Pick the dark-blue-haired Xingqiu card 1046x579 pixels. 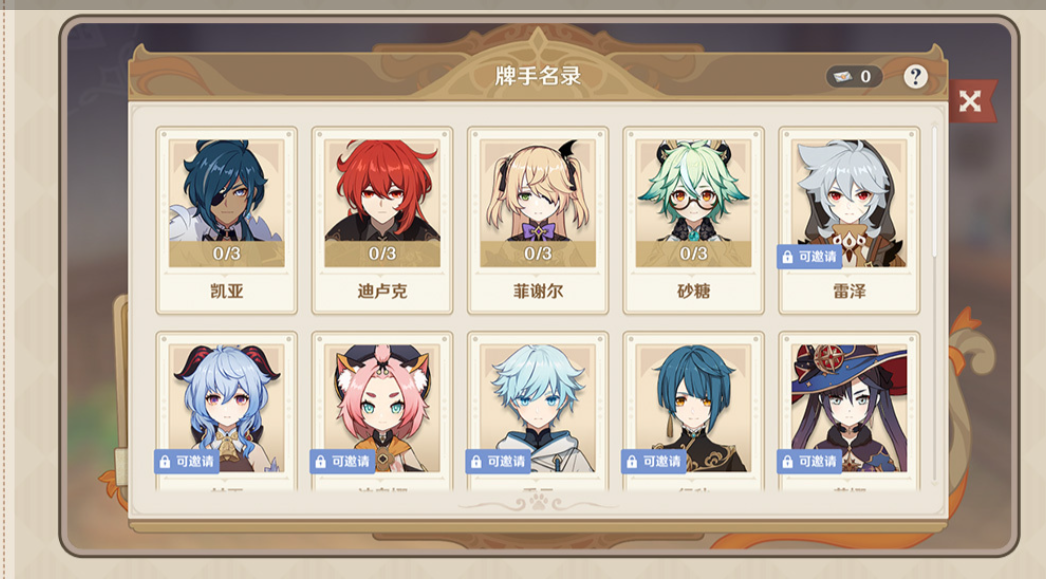693,410
